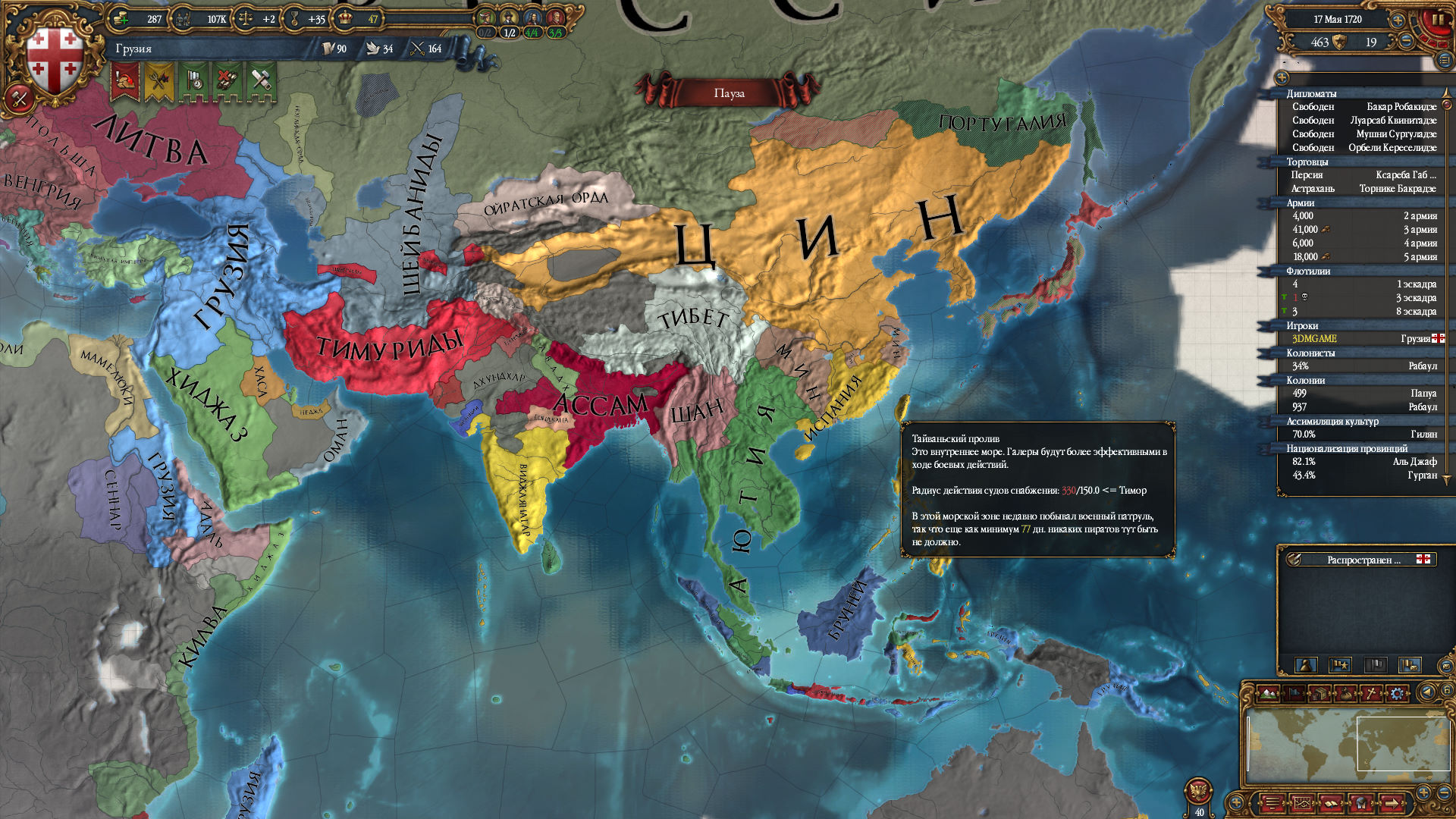Screen dimensions: 1456x819
Task: Switch to the religious map mode with the cross icon
Action: tap(1371, 693)
